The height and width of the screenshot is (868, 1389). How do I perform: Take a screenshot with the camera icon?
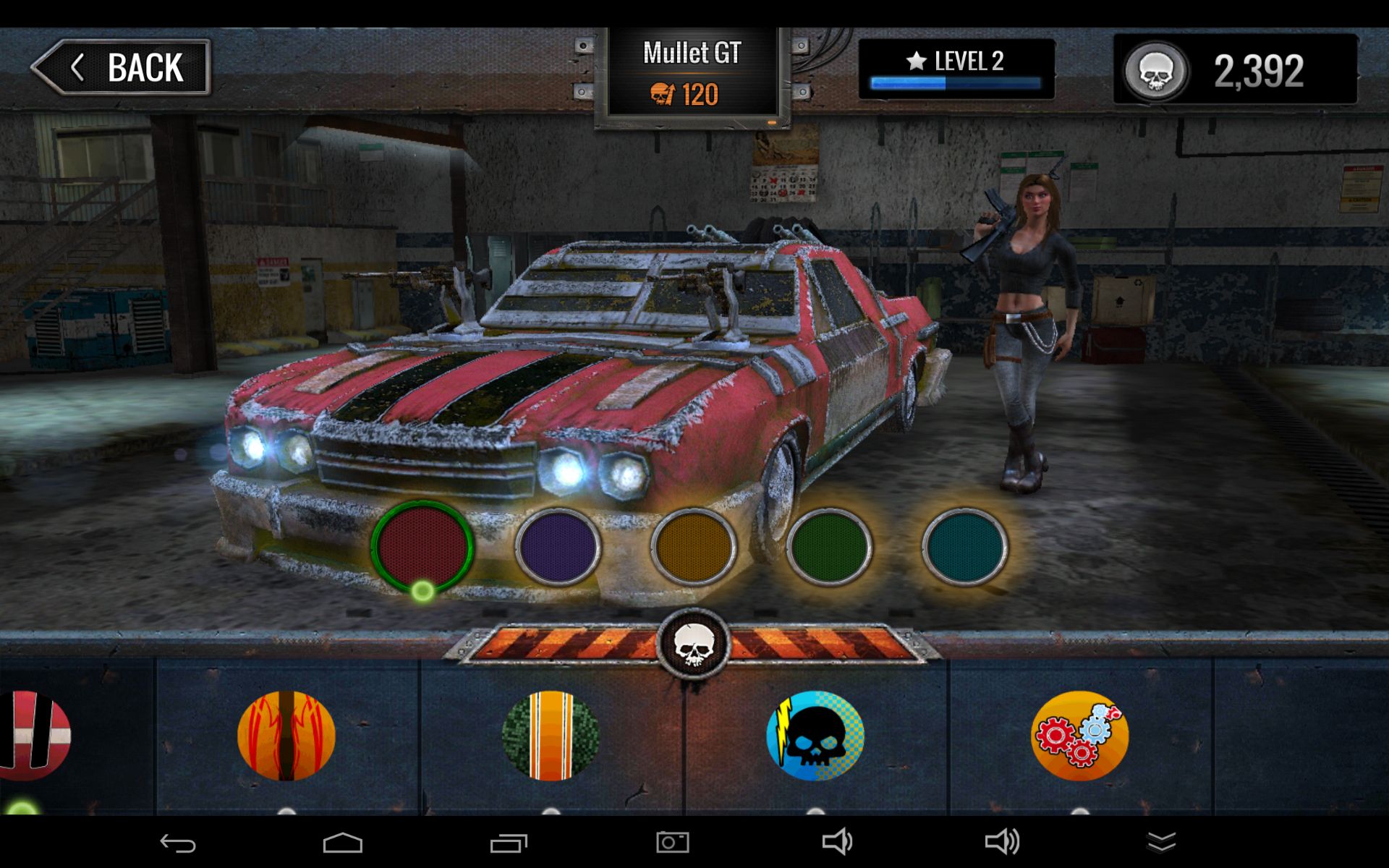[x=672, y=843]
